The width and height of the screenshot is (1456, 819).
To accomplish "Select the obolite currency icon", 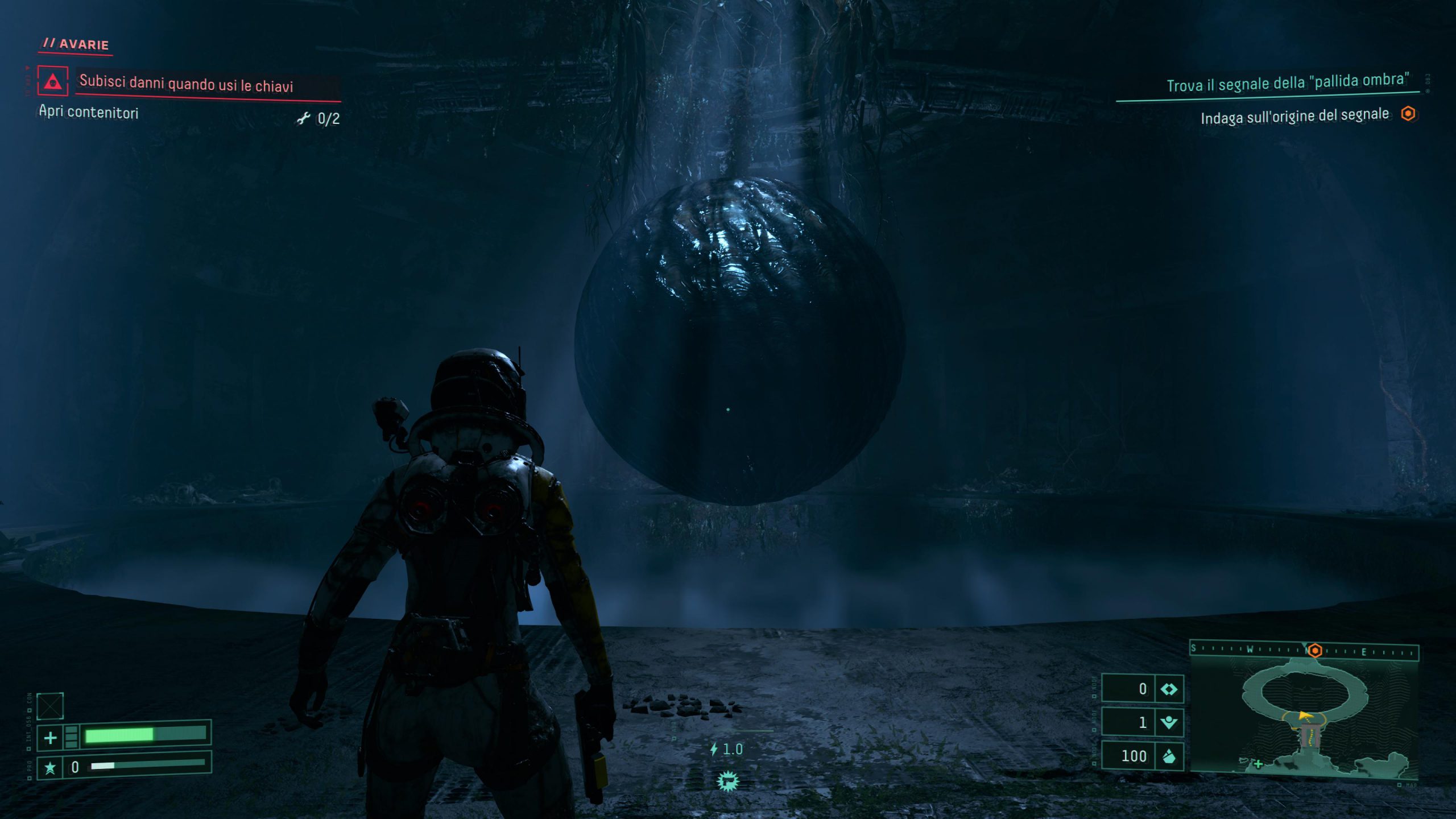I will (x=1169, y=756).
